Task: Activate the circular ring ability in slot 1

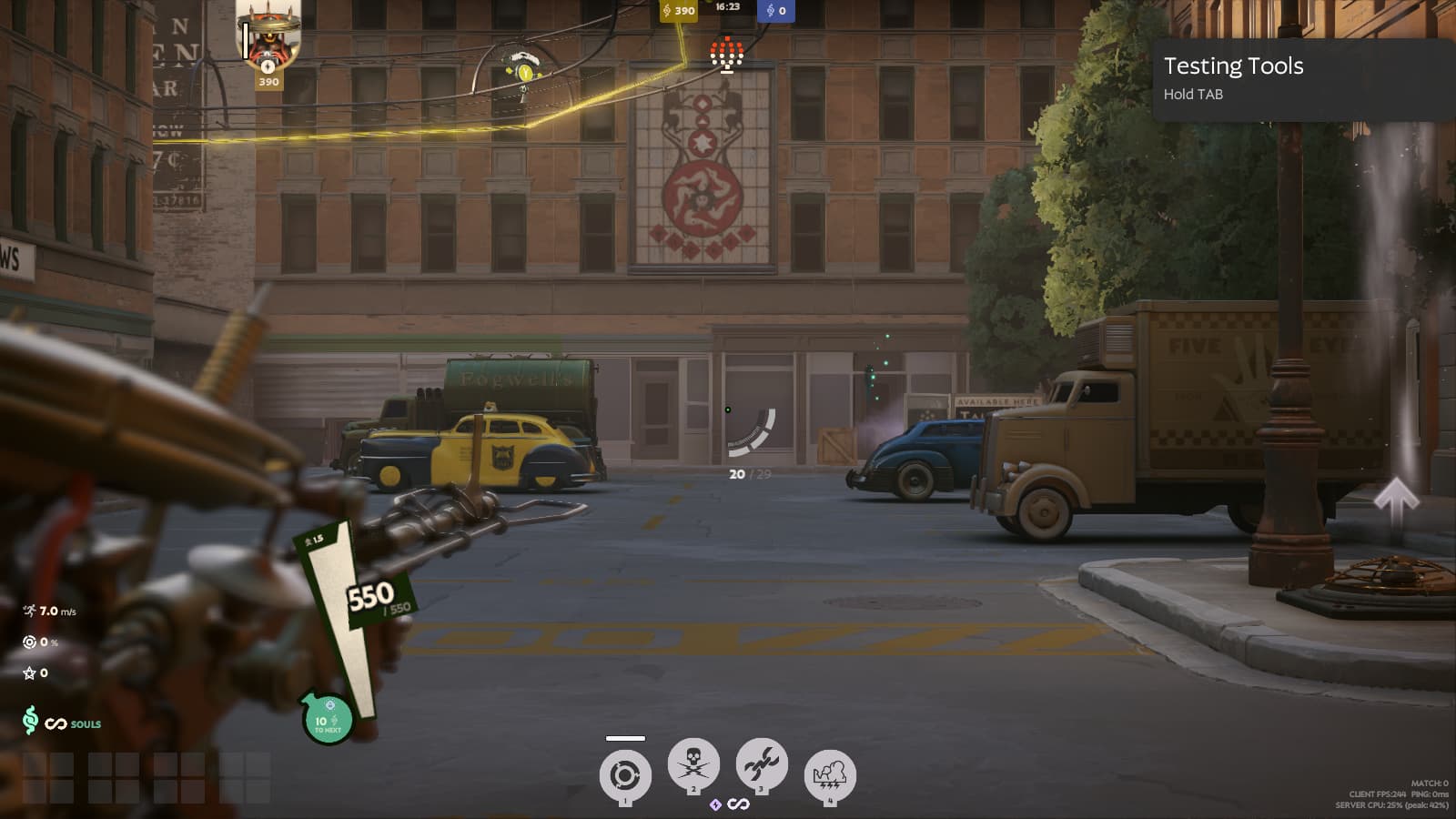Action: (x=624, y=775)
